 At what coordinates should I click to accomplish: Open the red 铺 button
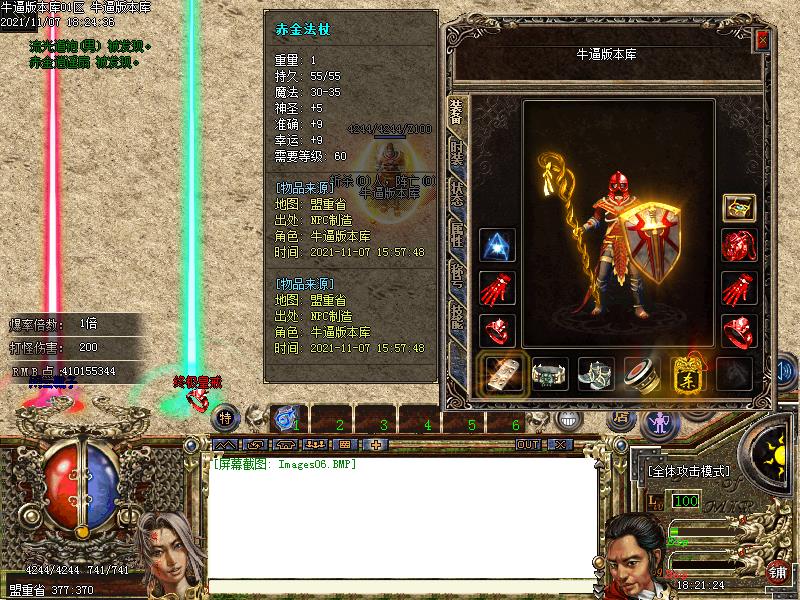pos(777,572)
